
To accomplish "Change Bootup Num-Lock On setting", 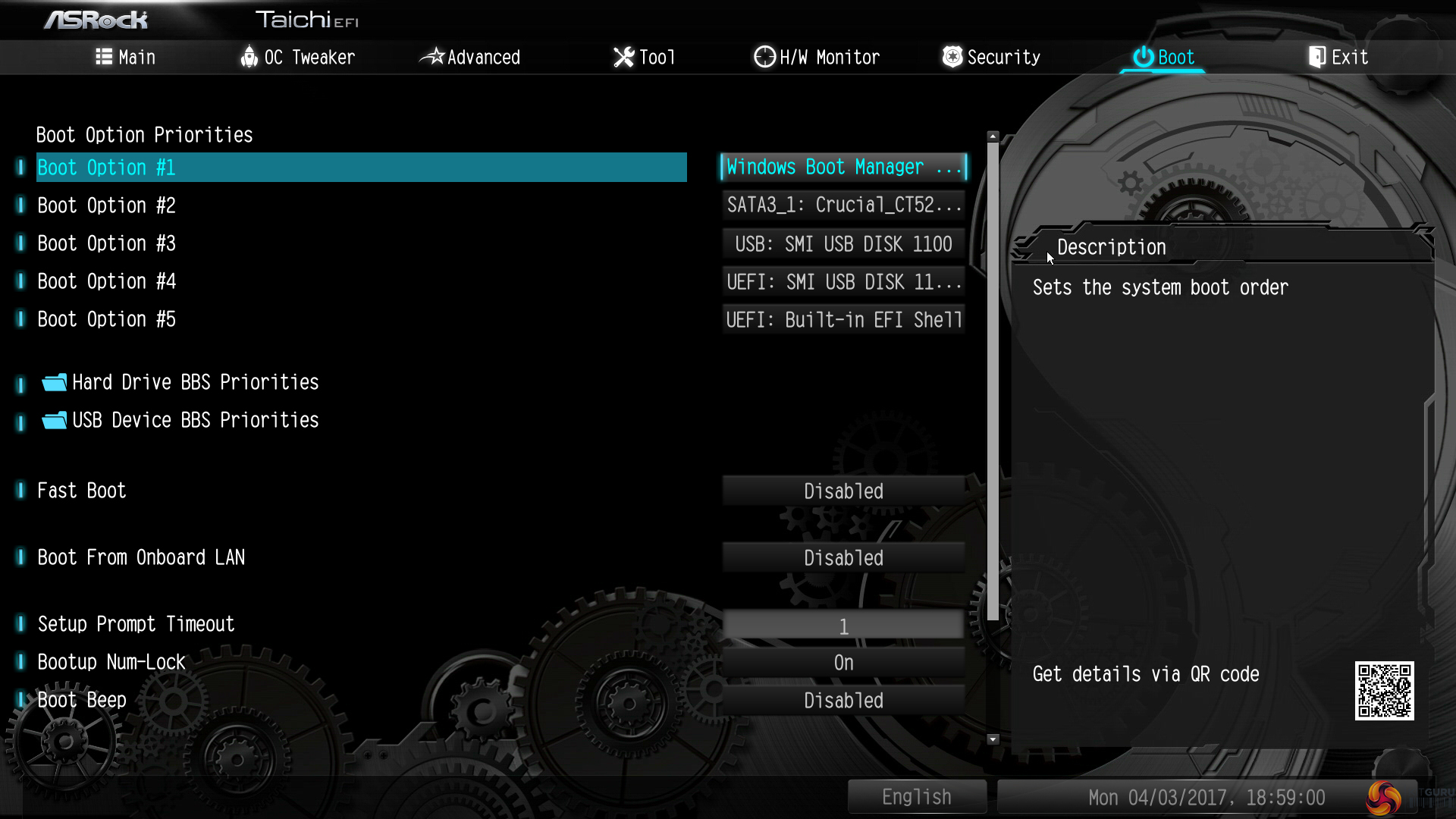I will tap(843, 663).
